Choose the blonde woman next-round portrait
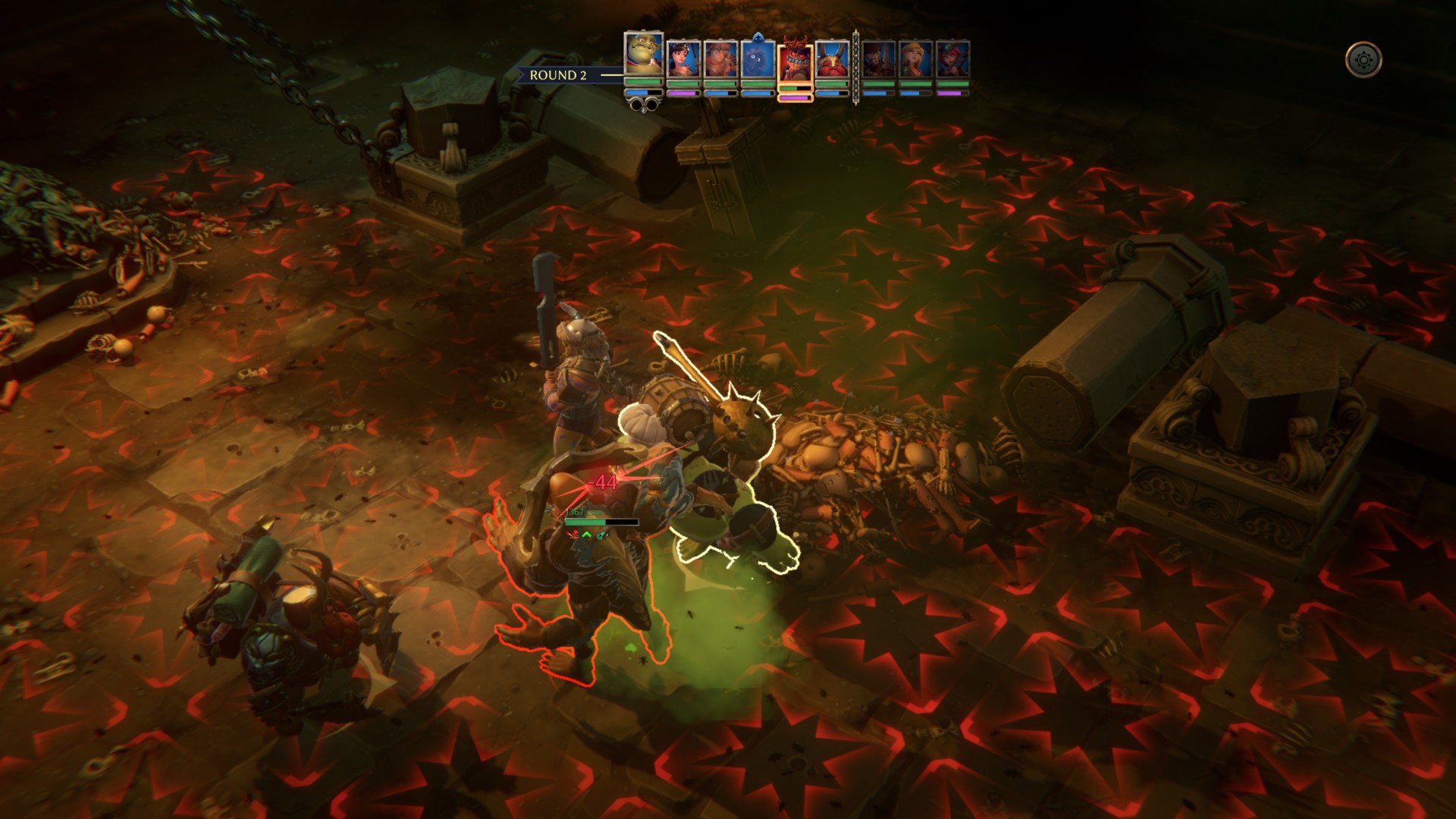Screen dimensions: 1456x819 915,59
